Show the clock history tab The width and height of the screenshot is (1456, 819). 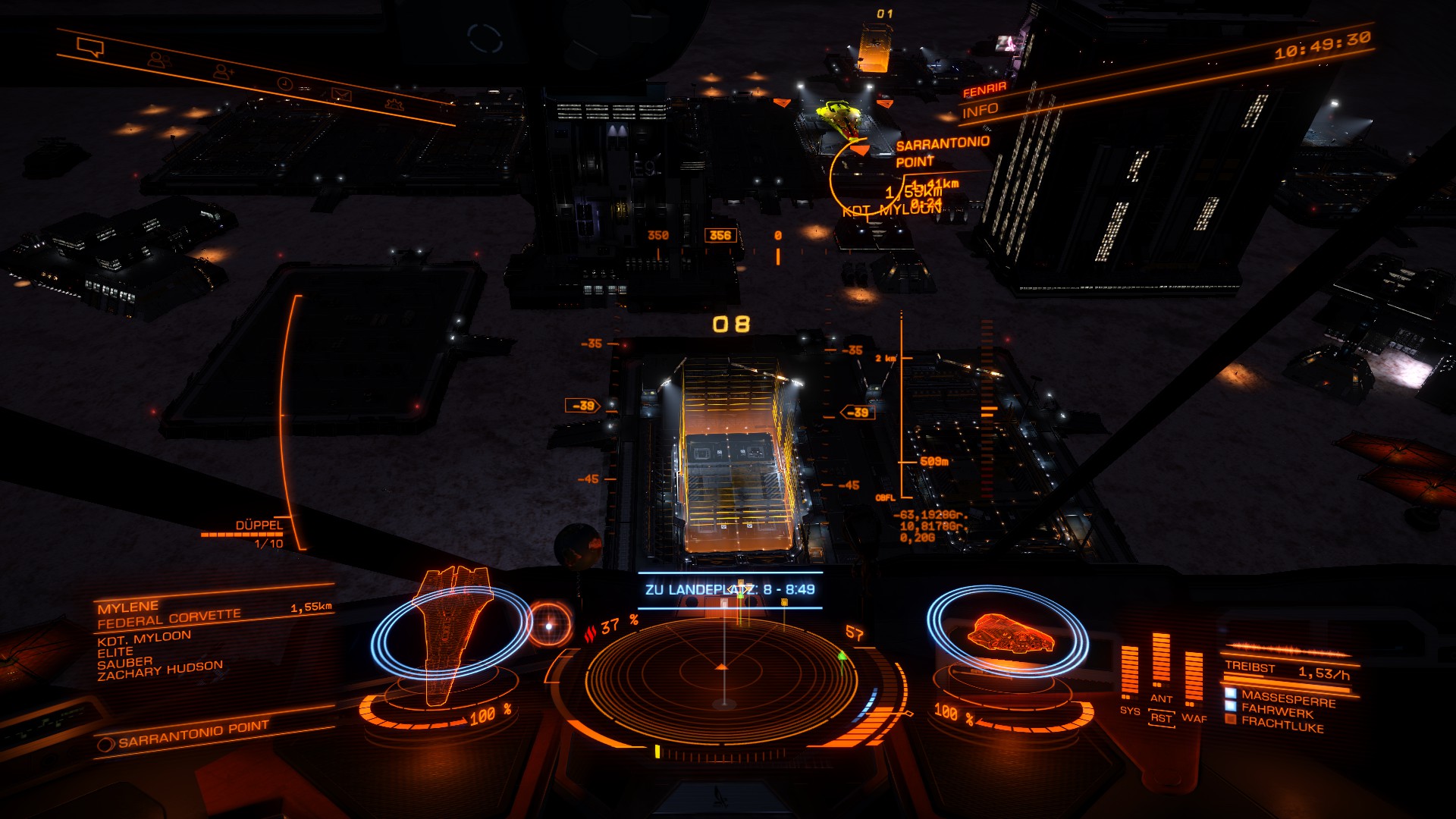[x=285, y=83]
